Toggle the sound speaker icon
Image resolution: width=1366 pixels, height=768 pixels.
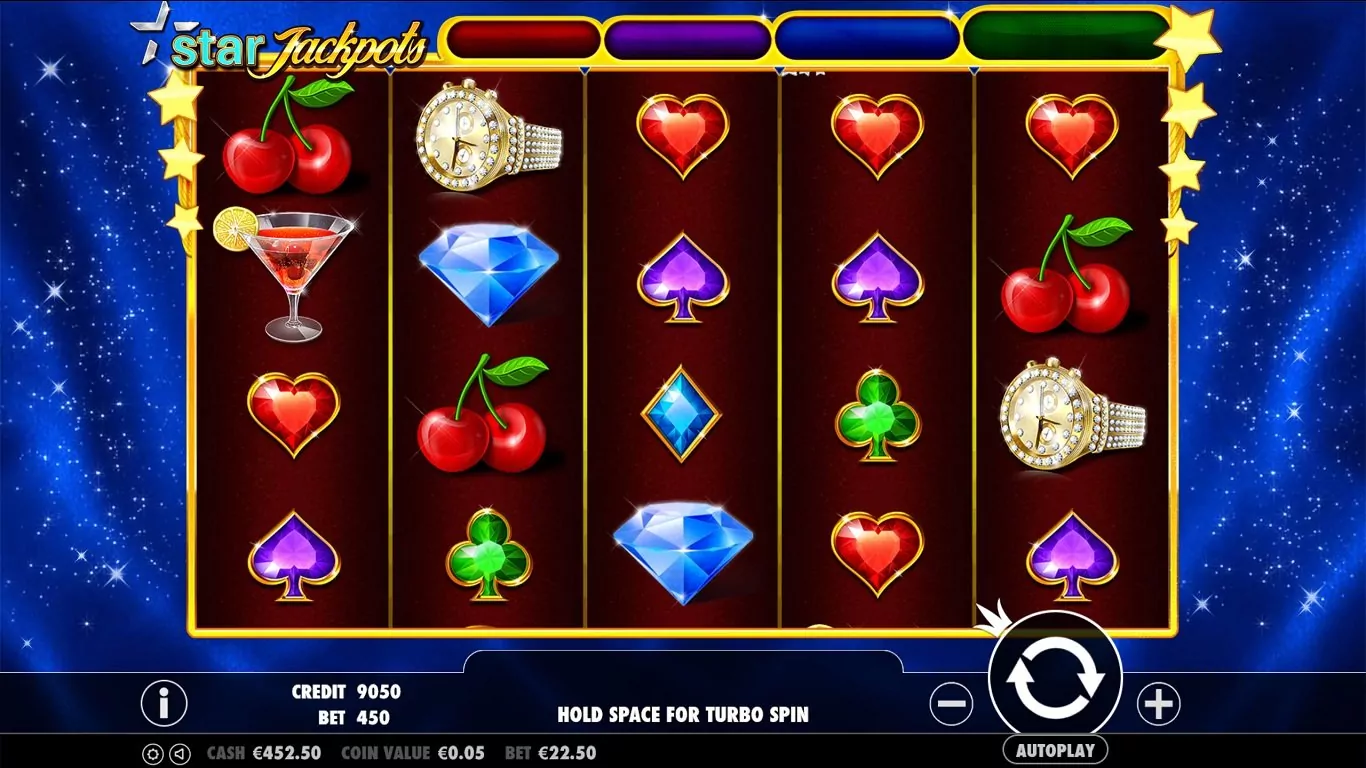pos(179,753)
